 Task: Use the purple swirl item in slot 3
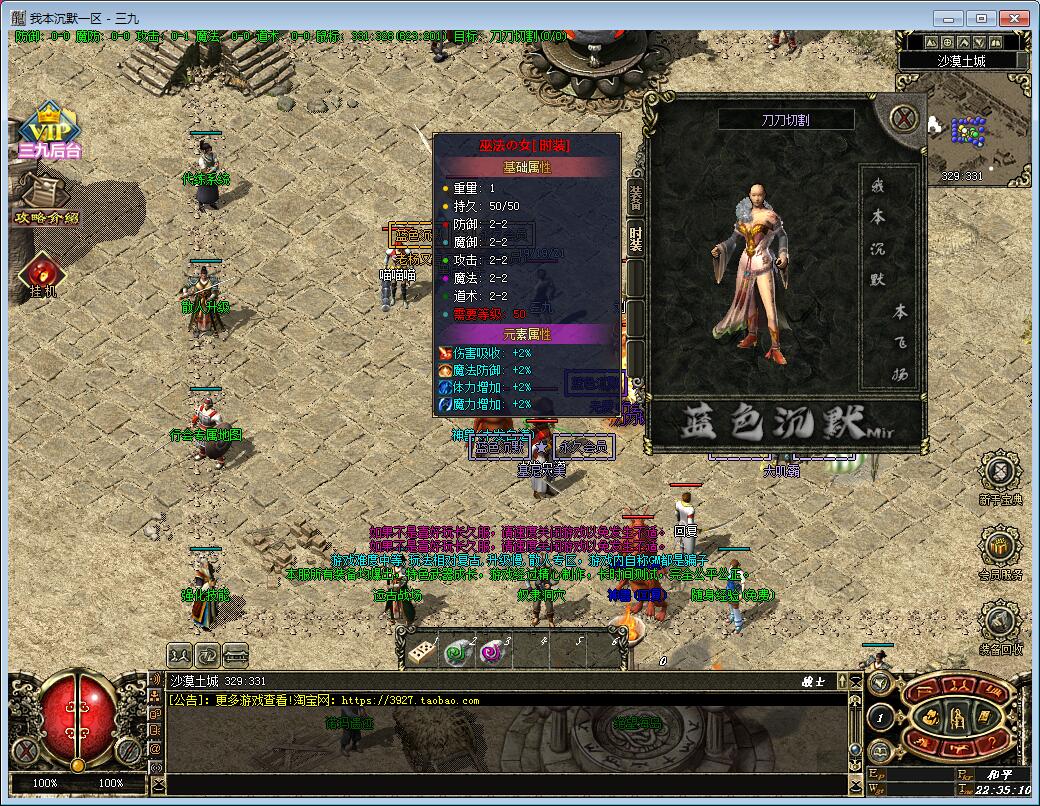click(492, 652)
